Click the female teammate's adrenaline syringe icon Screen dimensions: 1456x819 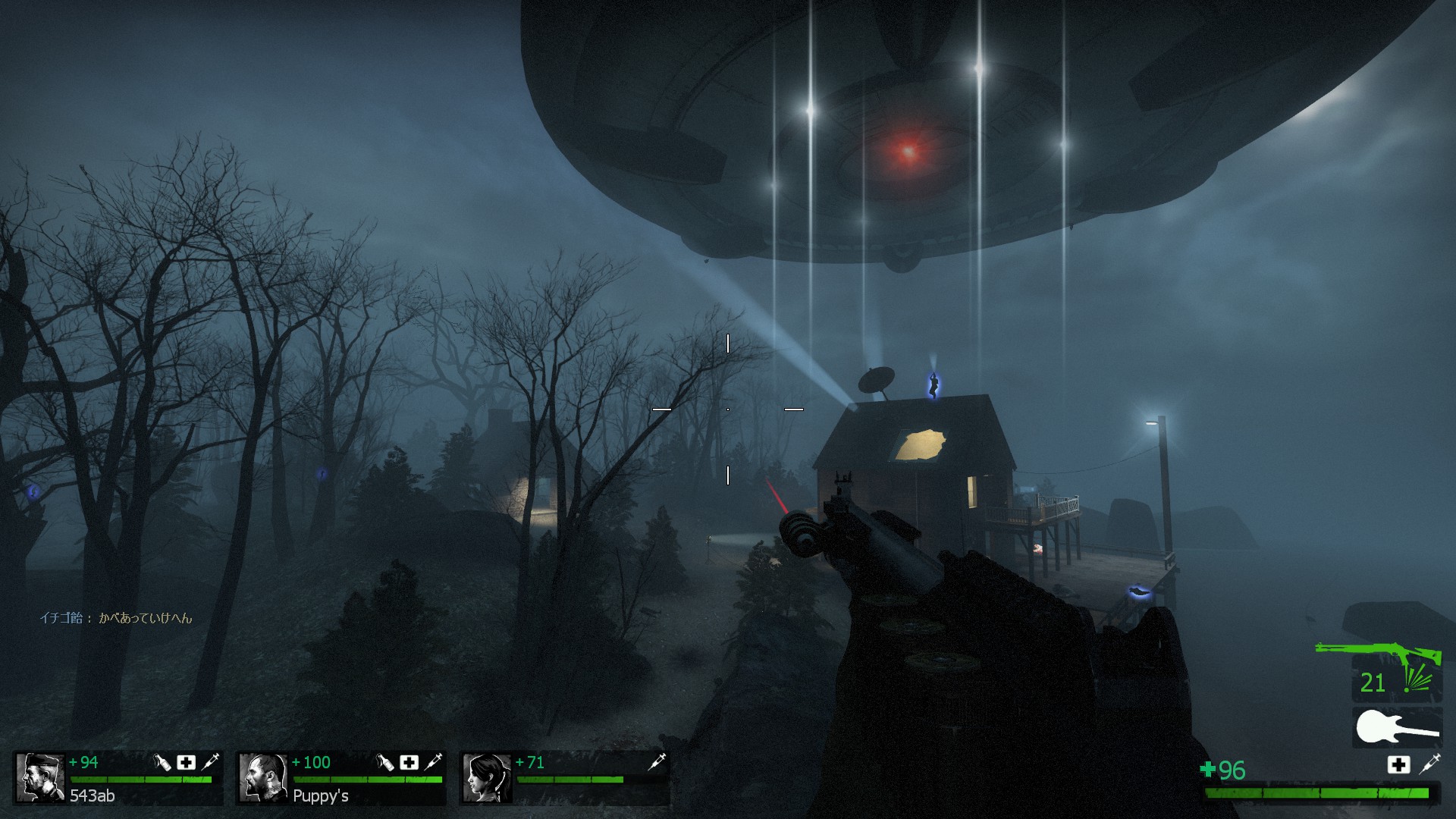[x=657, y=762]
